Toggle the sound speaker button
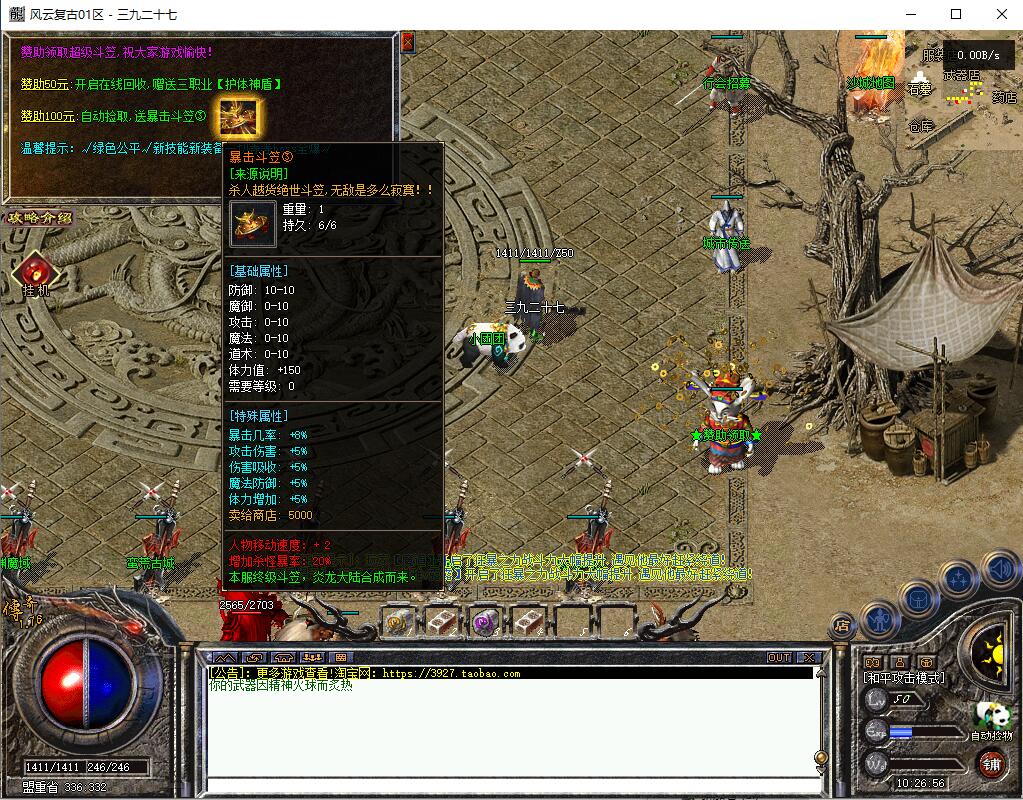 pyautogui.click(x=999, y=570)
